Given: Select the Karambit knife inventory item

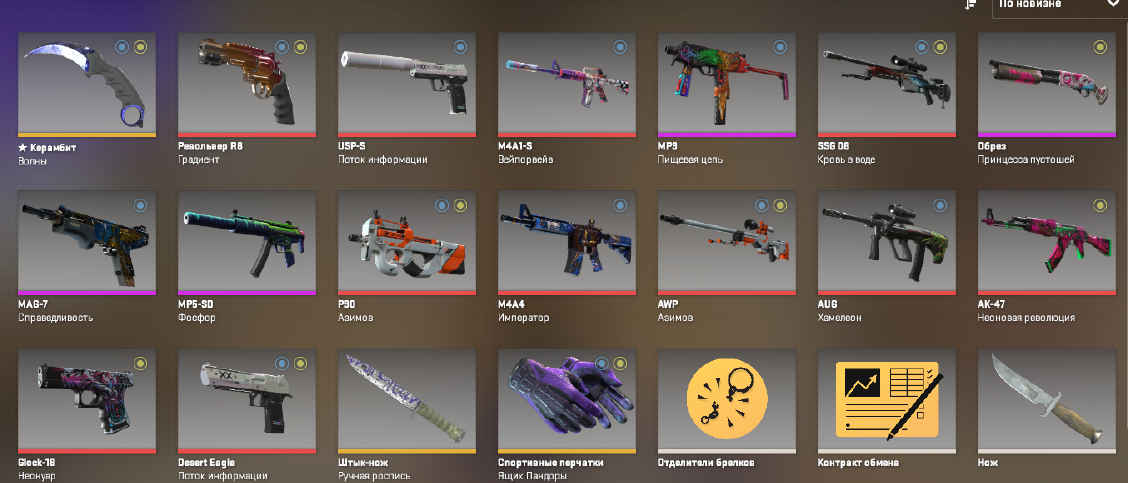Looking at the screenshot, I should [x=87, y=83].
